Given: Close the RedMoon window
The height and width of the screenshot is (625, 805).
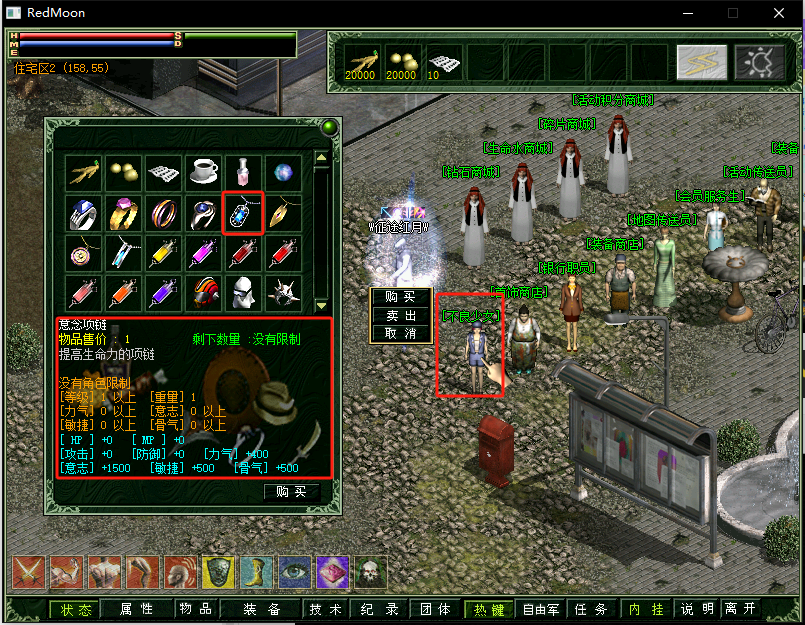Looking at the screenshot, I should (779, 13).
